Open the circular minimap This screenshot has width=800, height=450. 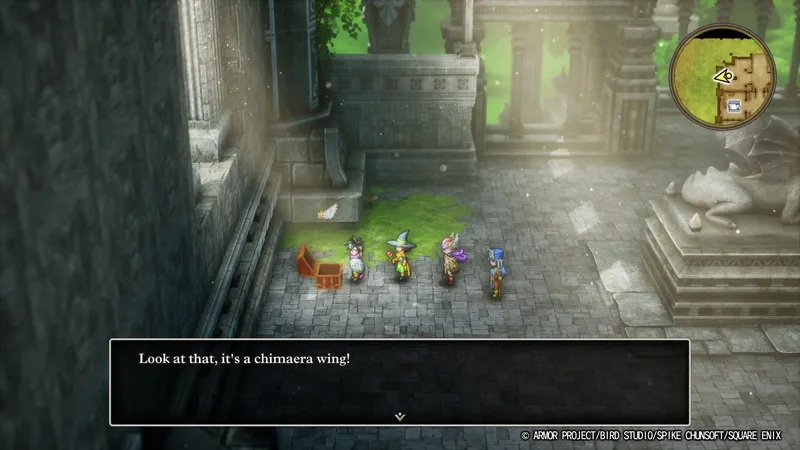(723, 75)
